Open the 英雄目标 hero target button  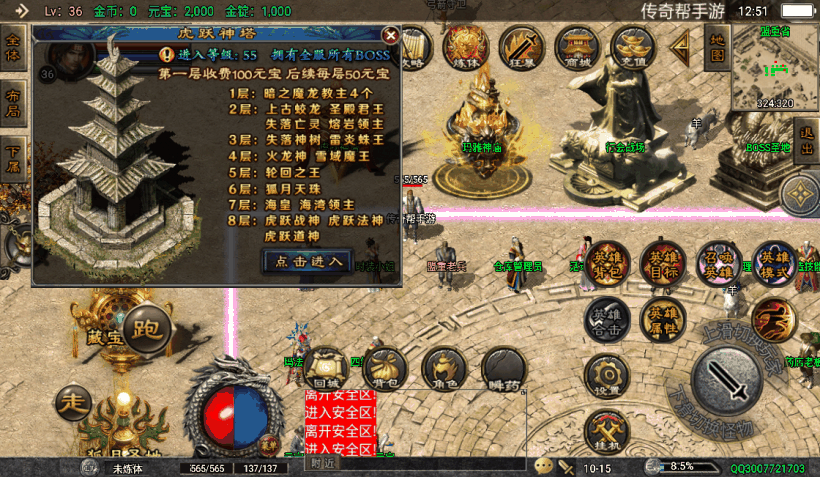(662, 262)
